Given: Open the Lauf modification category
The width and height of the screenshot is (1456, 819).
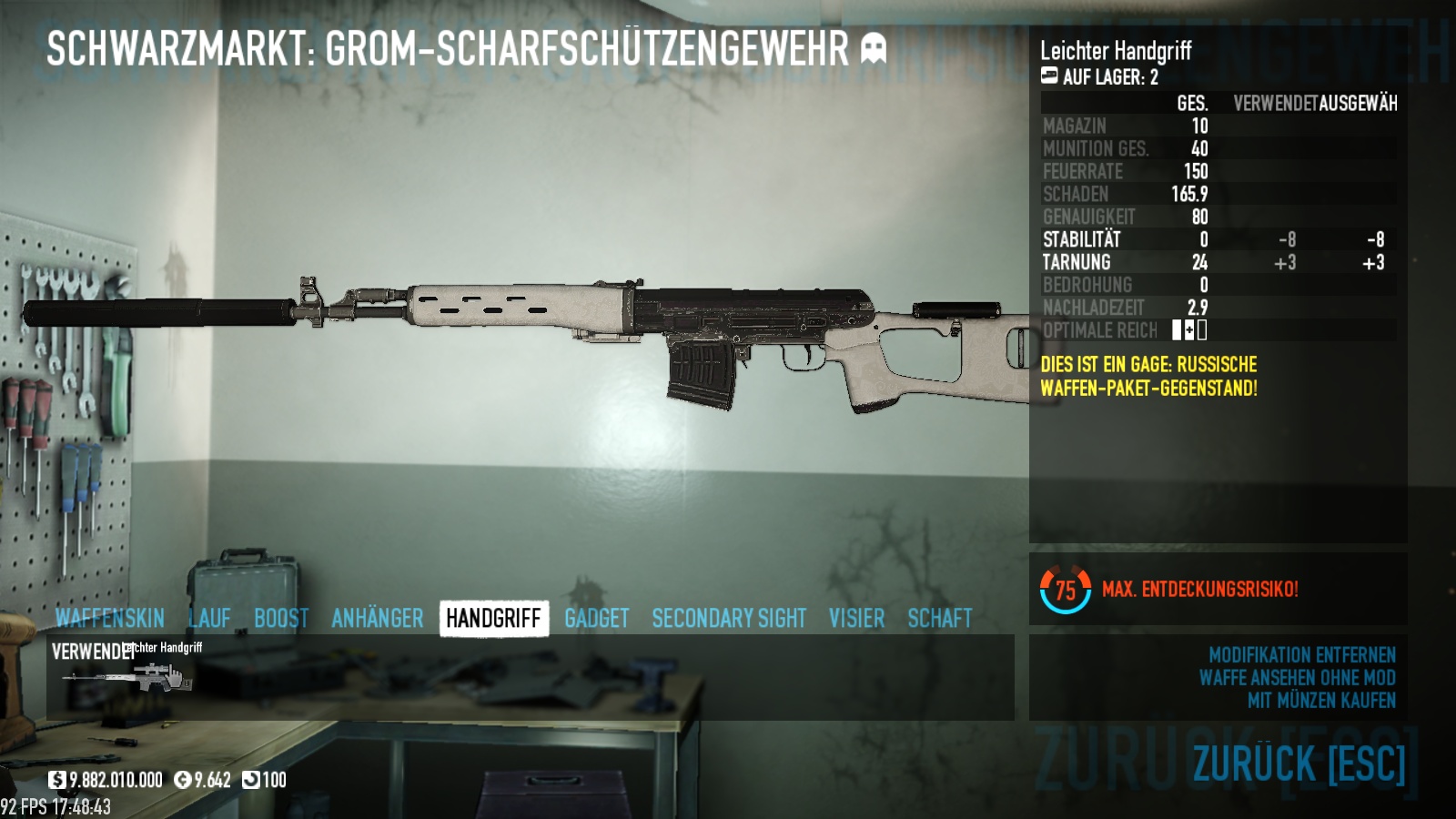Looking at the screenshot, I should click(x=210, y=619).
